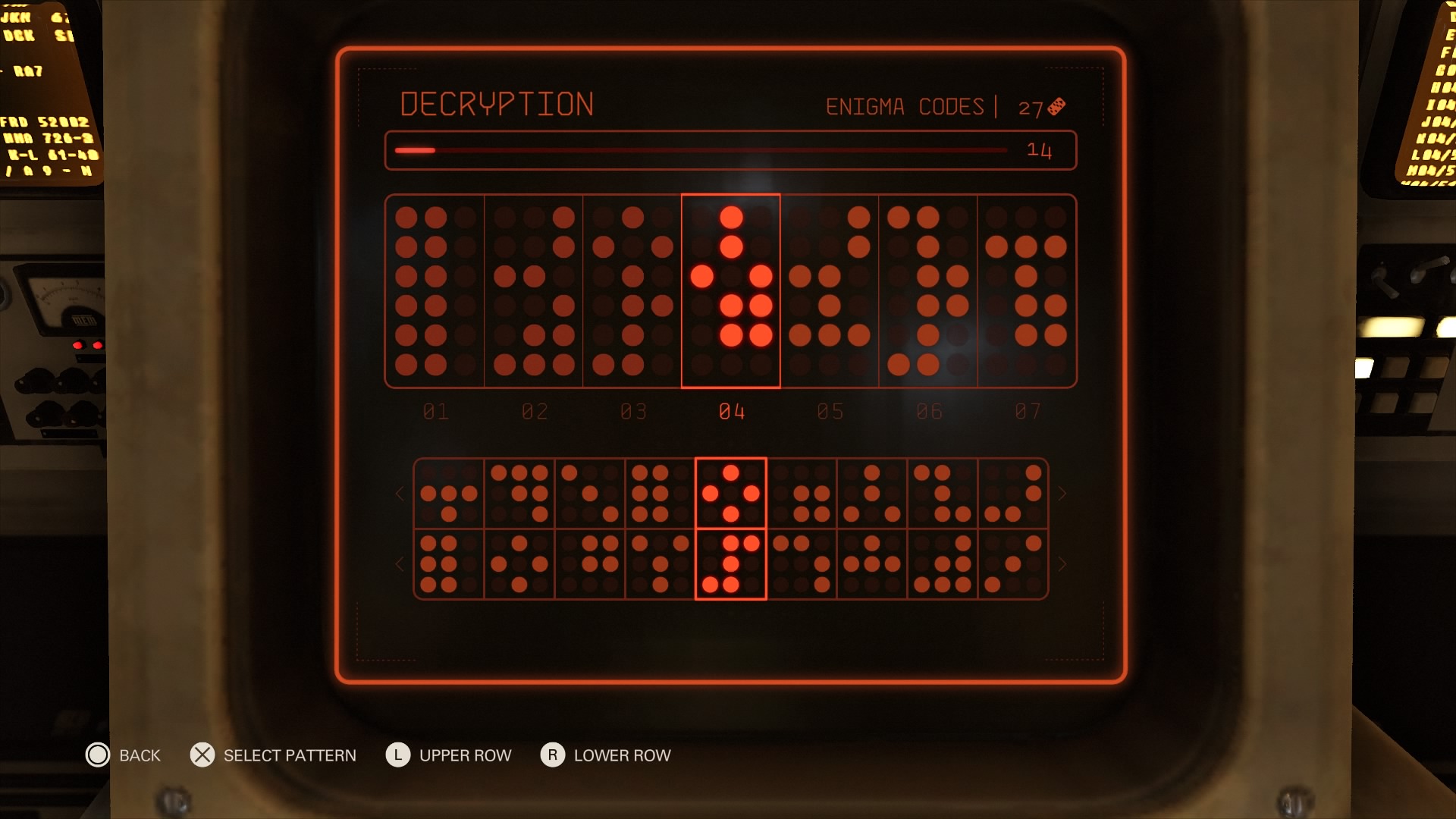Image resolution: width=1456 pixels, height=819 pixels.
Task: Shift lower pattern row with its right arrow
Action: click(x=1062, y=564)
